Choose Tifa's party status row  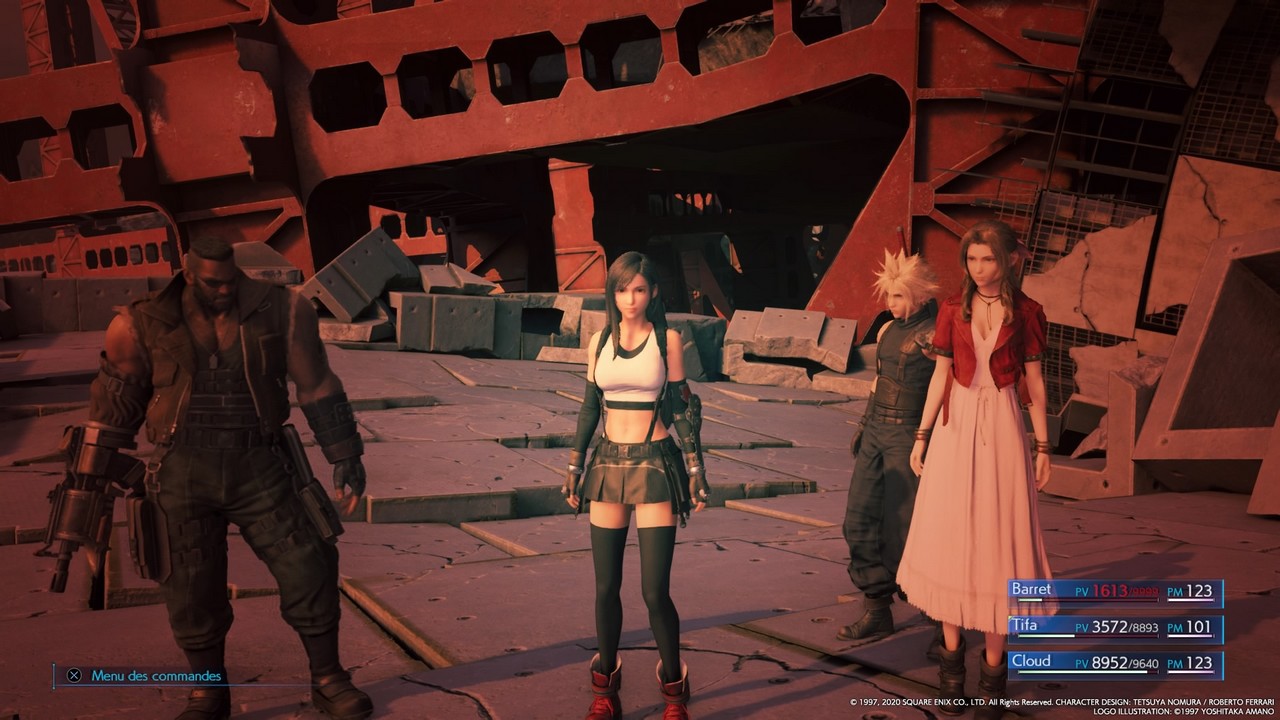pyautogui.click(x=1114, y=628)
